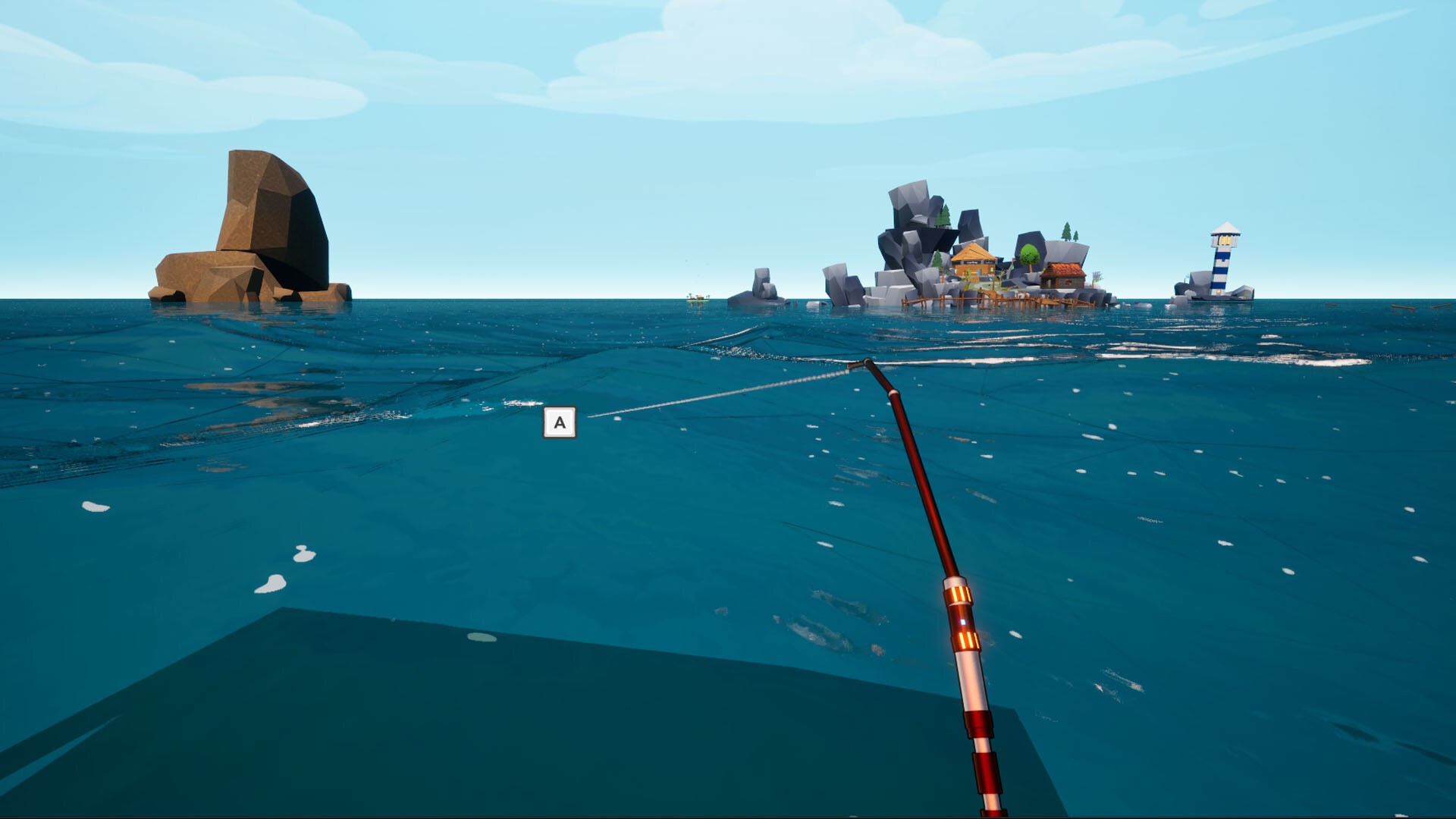
Task: Click the floating driftwood on the right
Action: click(1403, 307)
